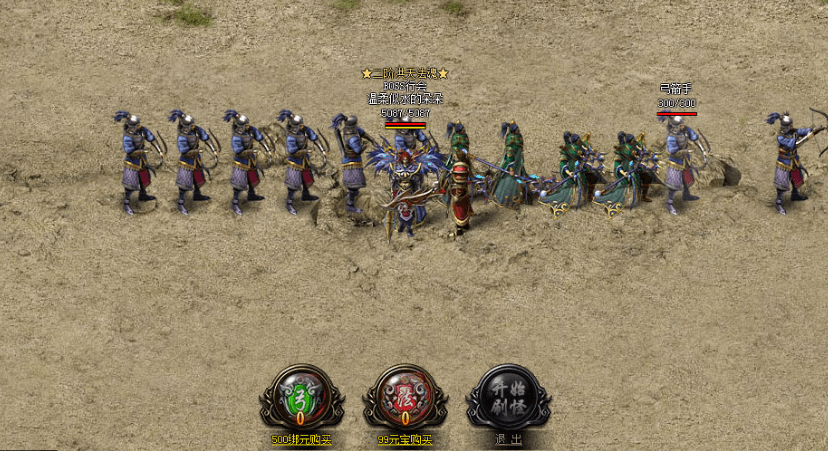Click the 开始刷怪 start spawning button
This screenshot has height=451, width=828.
click(x=509, y=396)
